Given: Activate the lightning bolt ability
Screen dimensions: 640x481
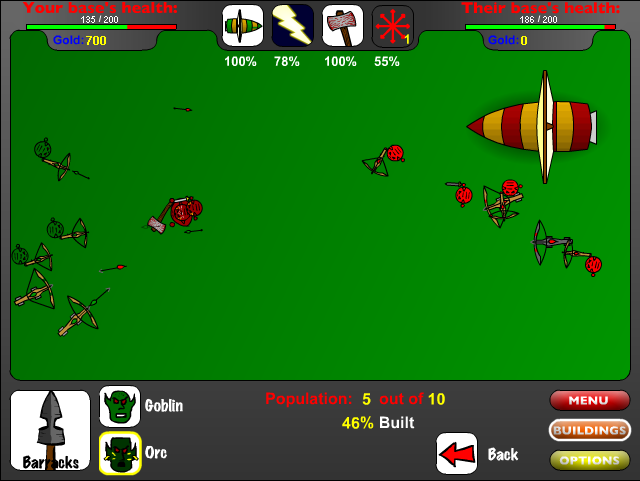Looking at the screenshot, I should pyautogui.click(x=292, y=26).
